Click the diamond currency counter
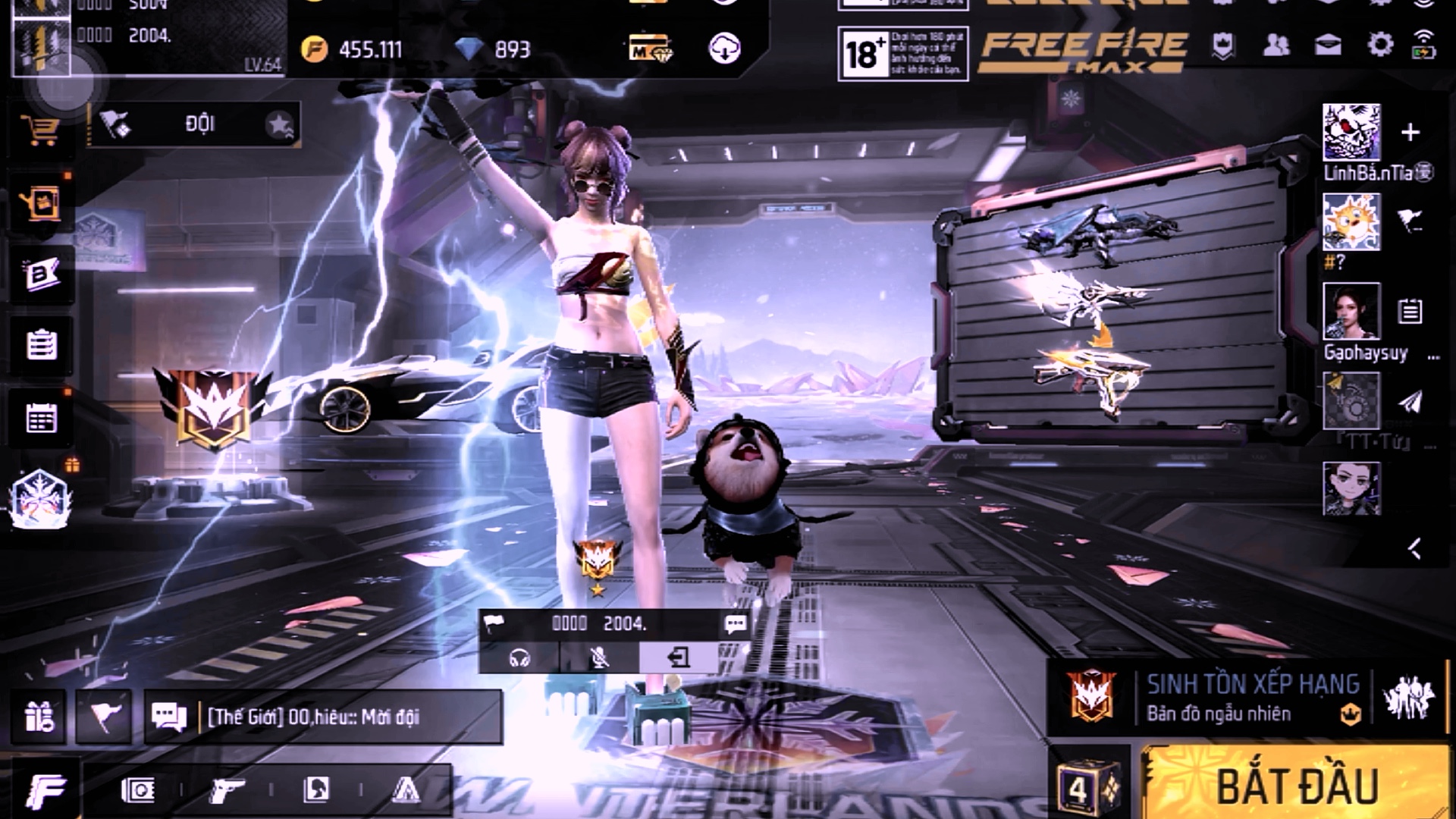This screenshot has height=819, width=1456. click(494, 50)
